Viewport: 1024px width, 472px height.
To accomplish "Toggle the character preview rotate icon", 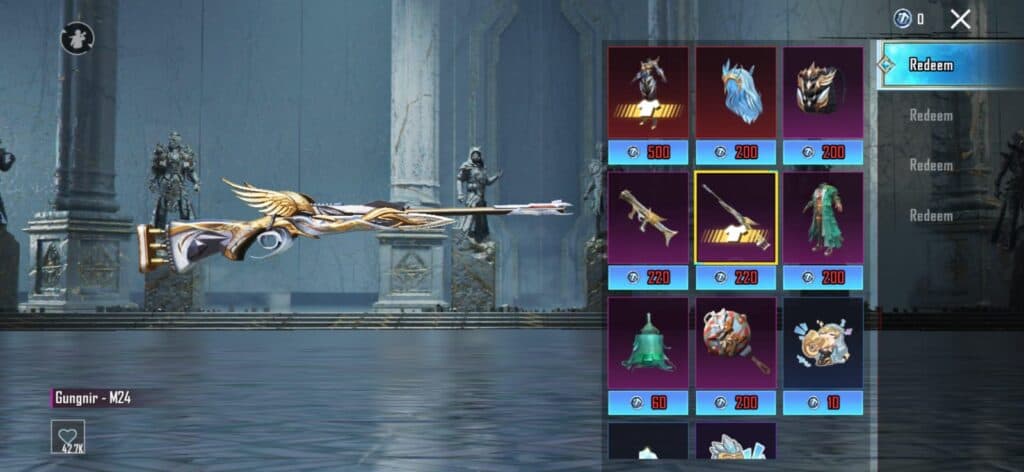I will click(77, 38).
